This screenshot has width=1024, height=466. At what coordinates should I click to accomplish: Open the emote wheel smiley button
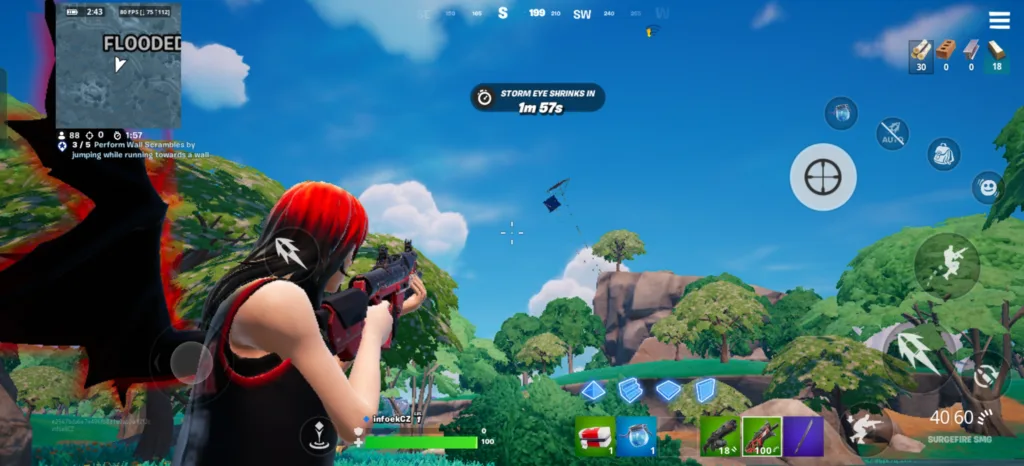click(x=987, y=187)
